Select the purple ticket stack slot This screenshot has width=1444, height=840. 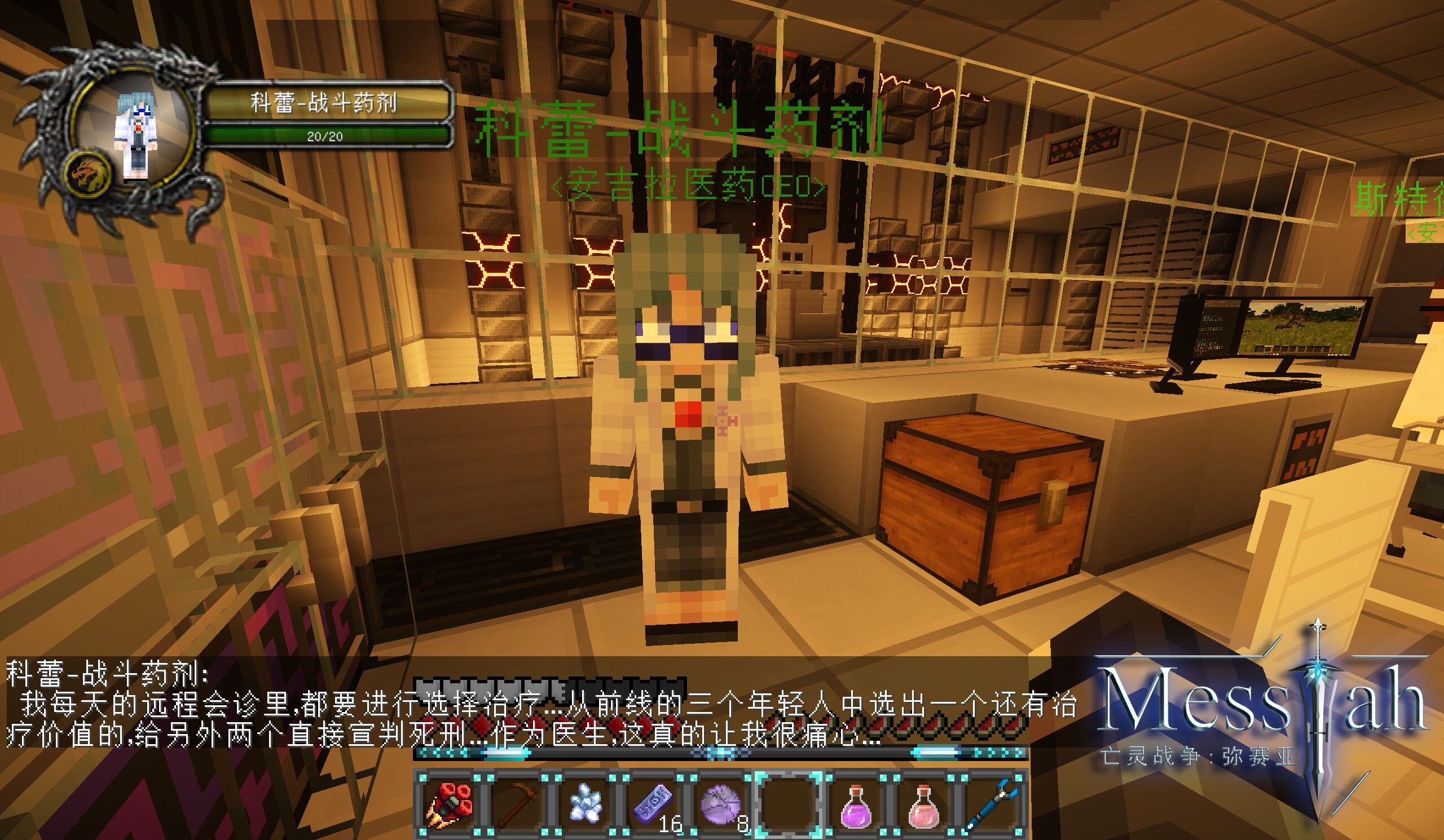[653, 804]
